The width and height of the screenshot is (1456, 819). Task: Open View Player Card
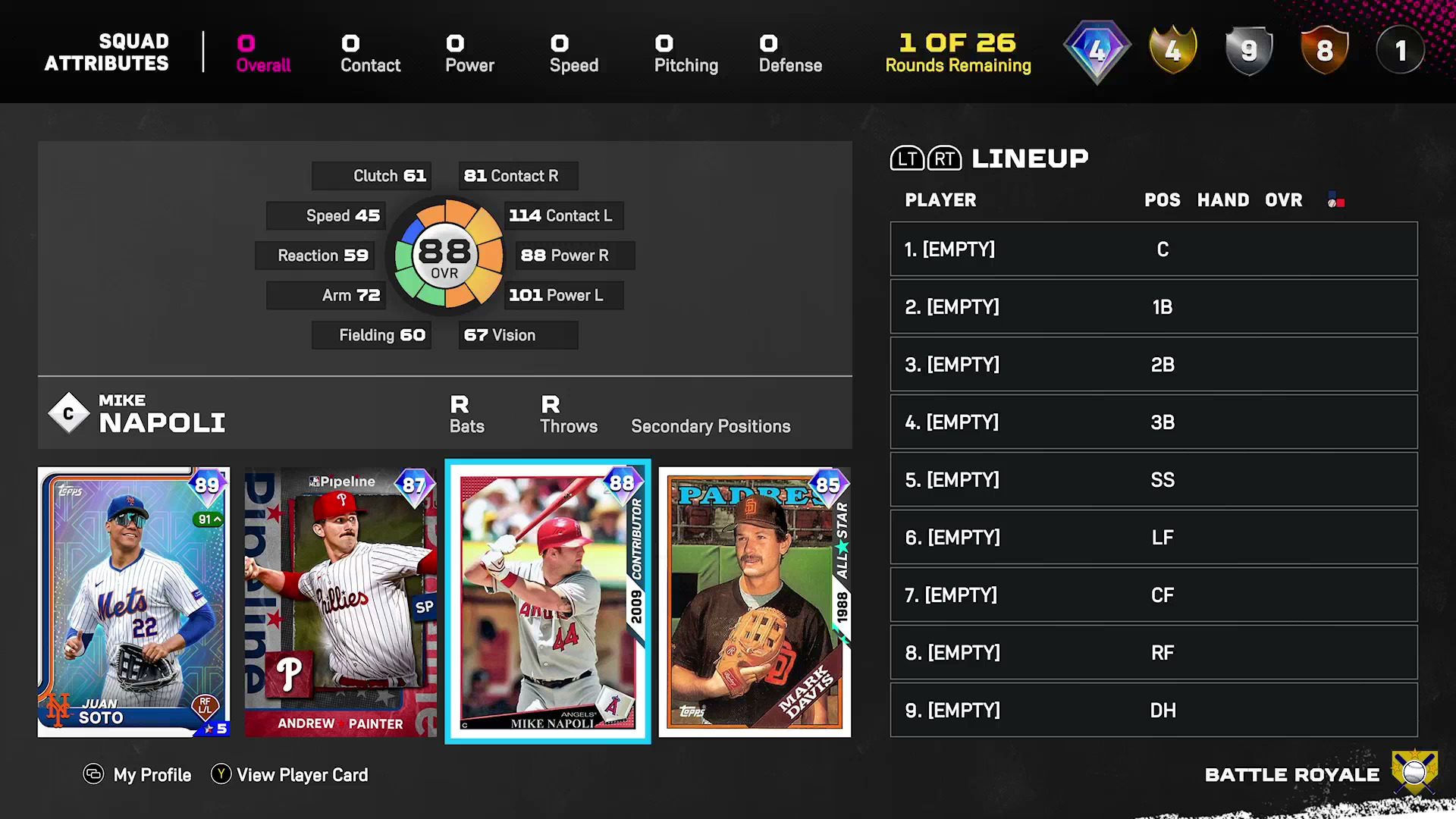(290, 775)
